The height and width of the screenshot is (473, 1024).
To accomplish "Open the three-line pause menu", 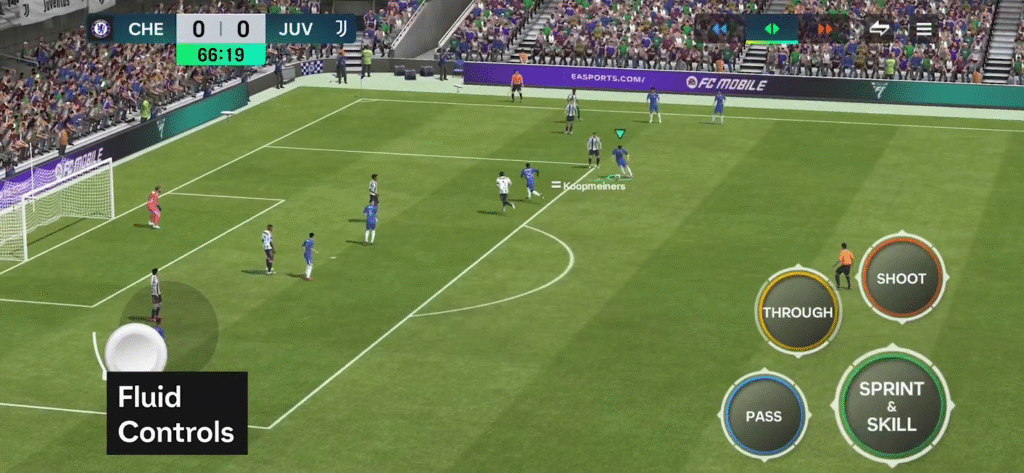I will click(923, 29).
